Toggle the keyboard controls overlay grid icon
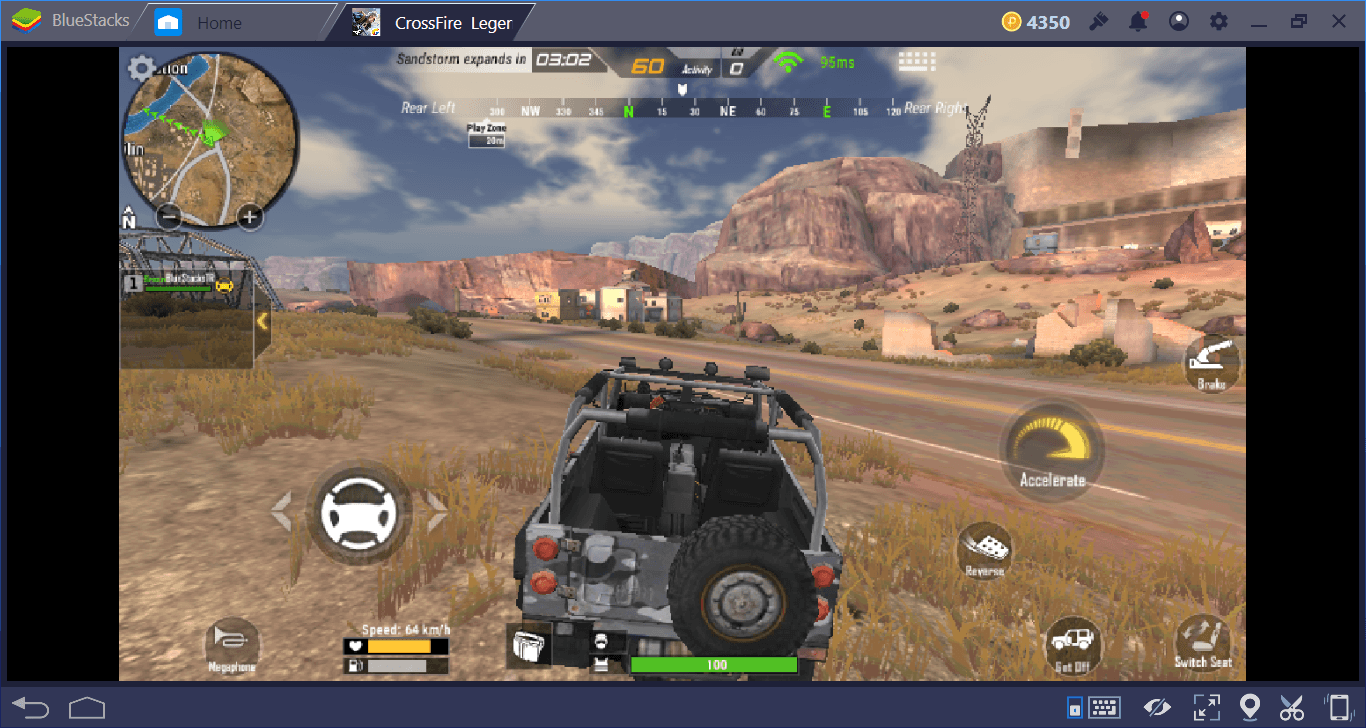Viewport: 1366px width, 728px height. pyautogui.click(x=917, y=61)
